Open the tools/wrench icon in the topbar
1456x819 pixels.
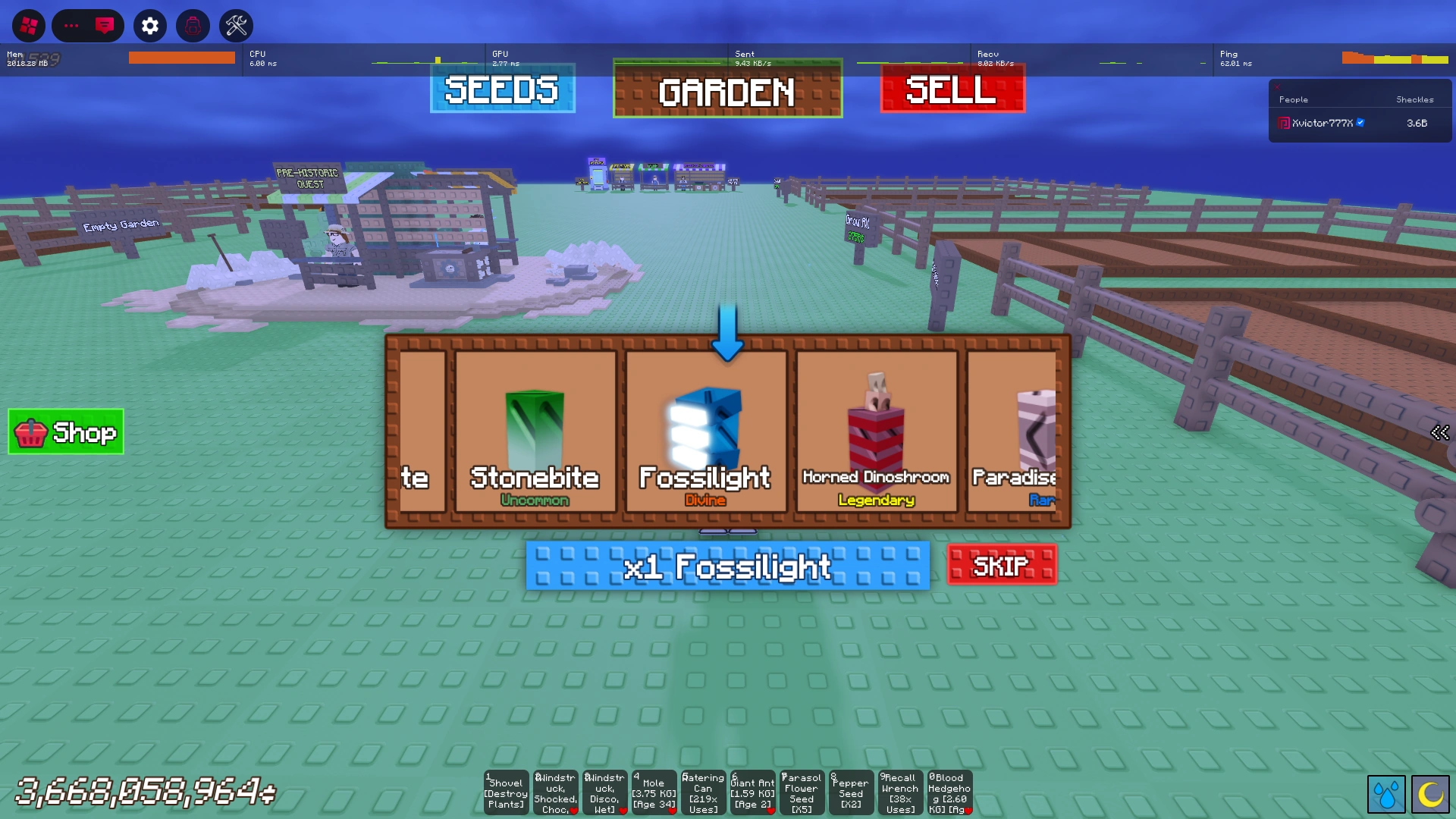point(237,25)
